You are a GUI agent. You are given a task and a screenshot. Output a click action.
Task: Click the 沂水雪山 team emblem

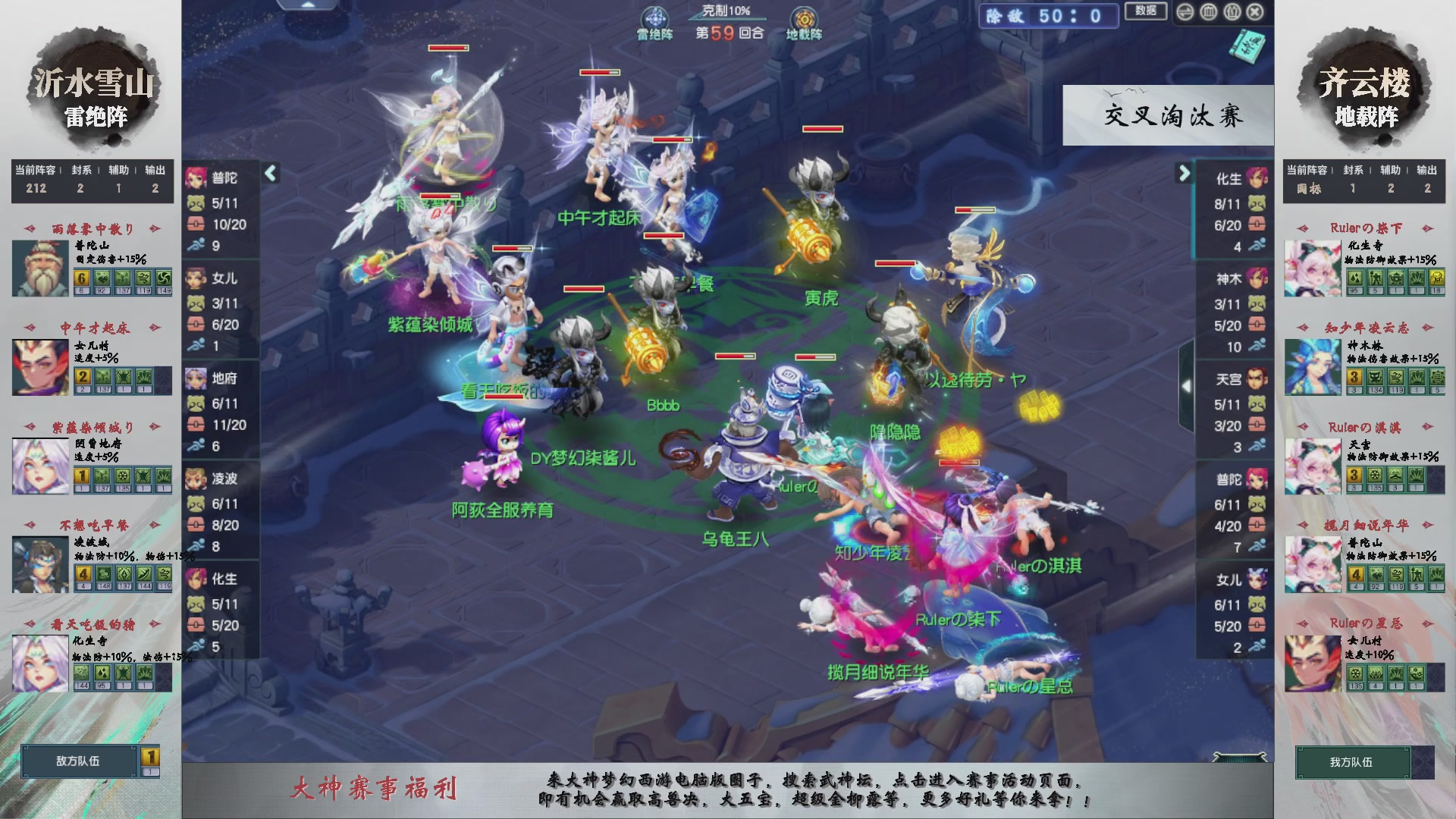coord(95,85)
